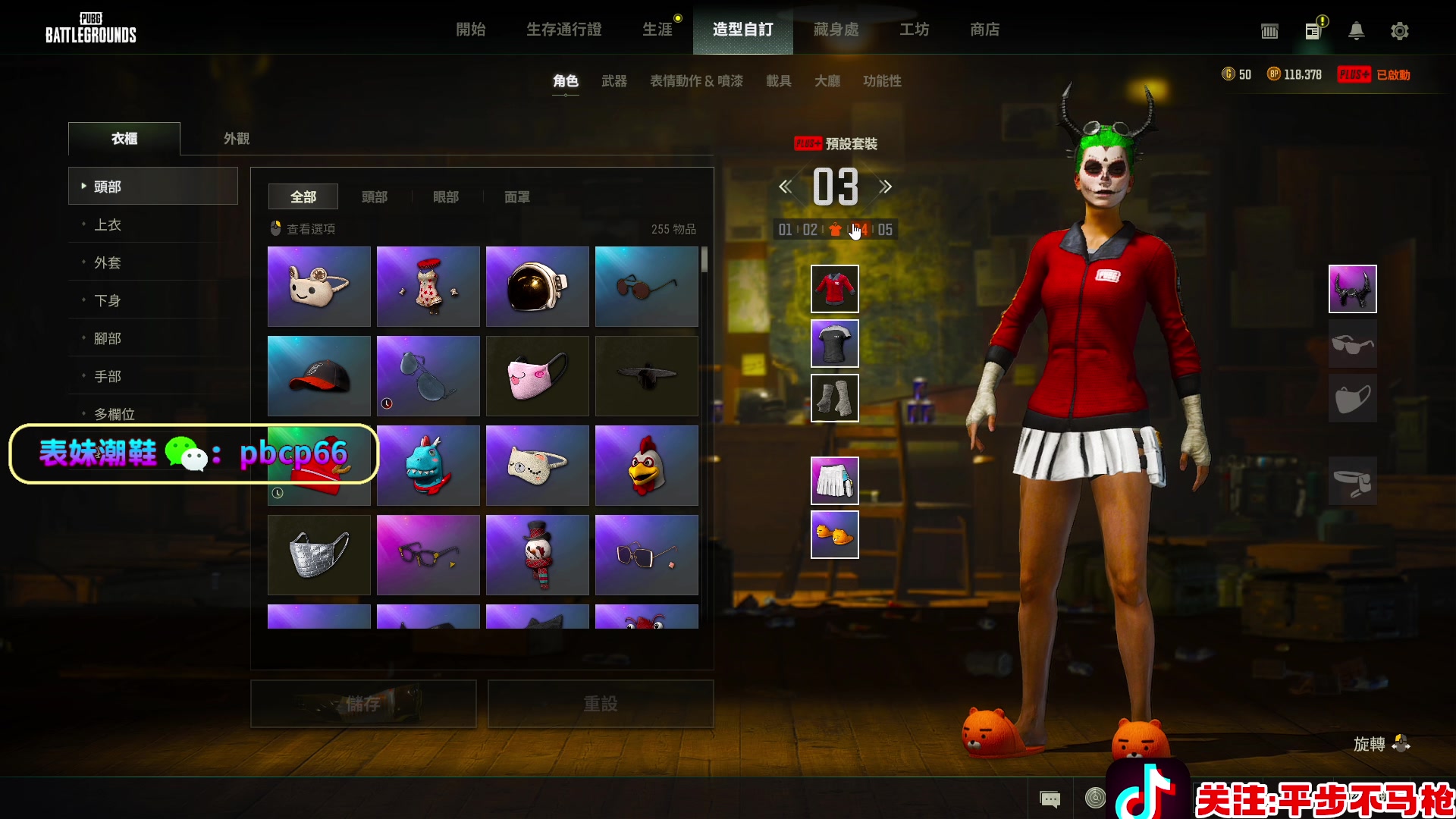Click the equipped red jacket slot
Viewport: 1456px width, 819px height.
834,289
